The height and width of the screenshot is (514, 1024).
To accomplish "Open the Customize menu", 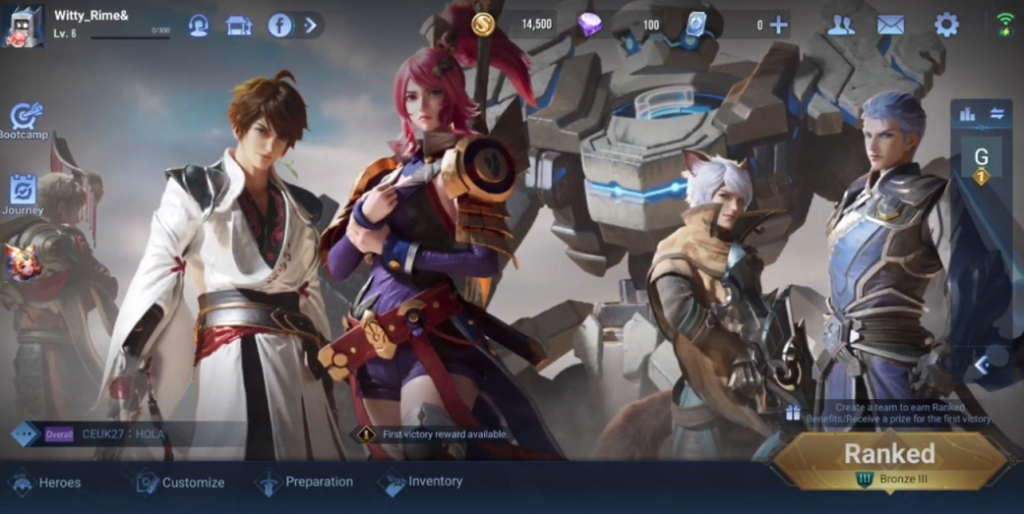I will point(180,483).
